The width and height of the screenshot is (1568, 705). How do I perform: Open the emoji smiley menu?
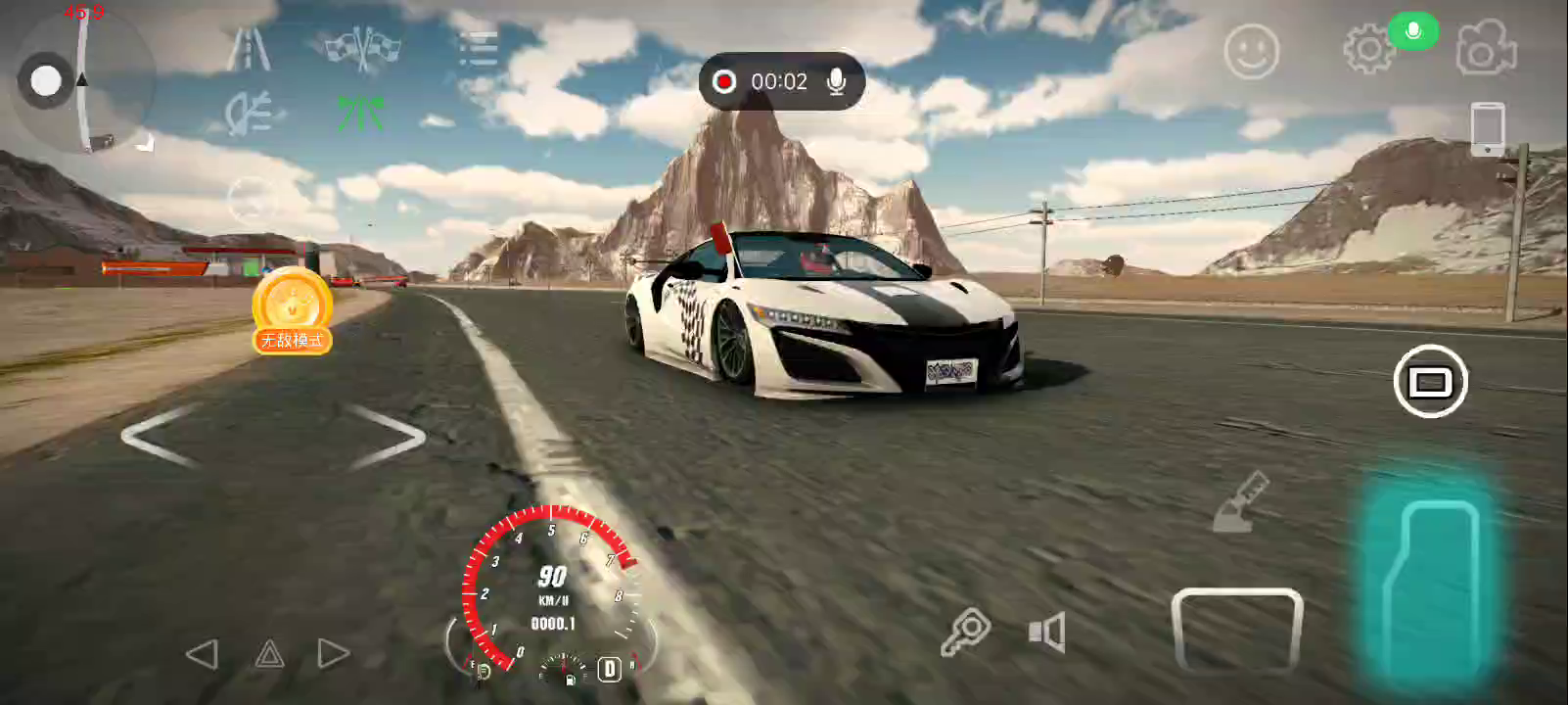click(x=1251, y=51)
